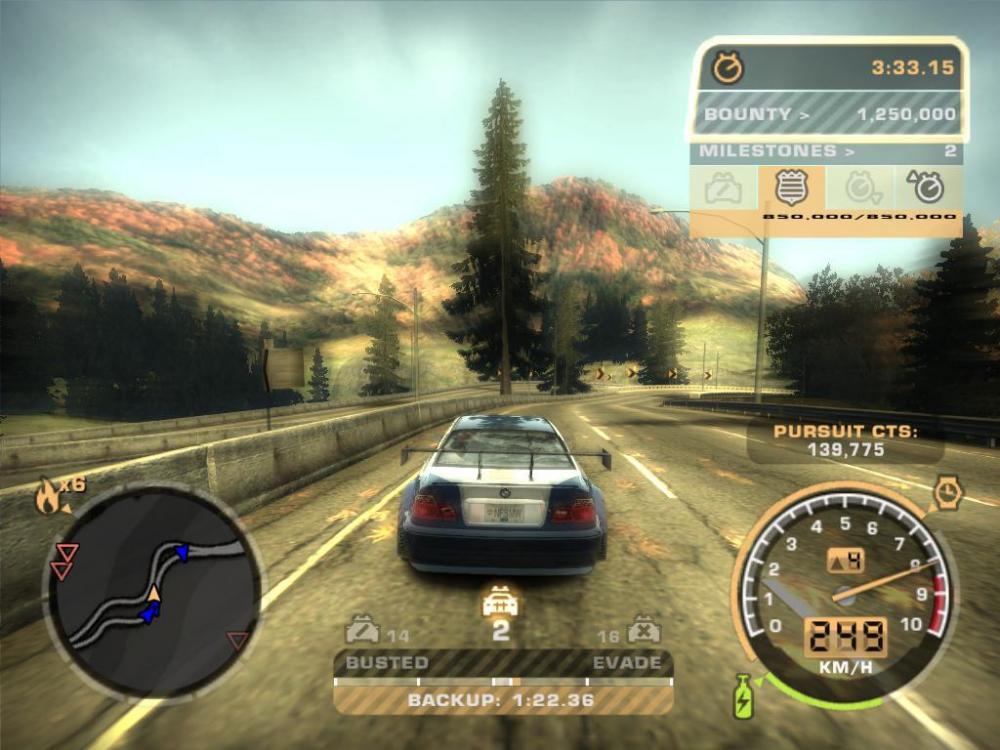The height and width of the screenshot is (750, 1000).
Task: Click the green nitrous bottle icon
Action: (x=743, y=695)
